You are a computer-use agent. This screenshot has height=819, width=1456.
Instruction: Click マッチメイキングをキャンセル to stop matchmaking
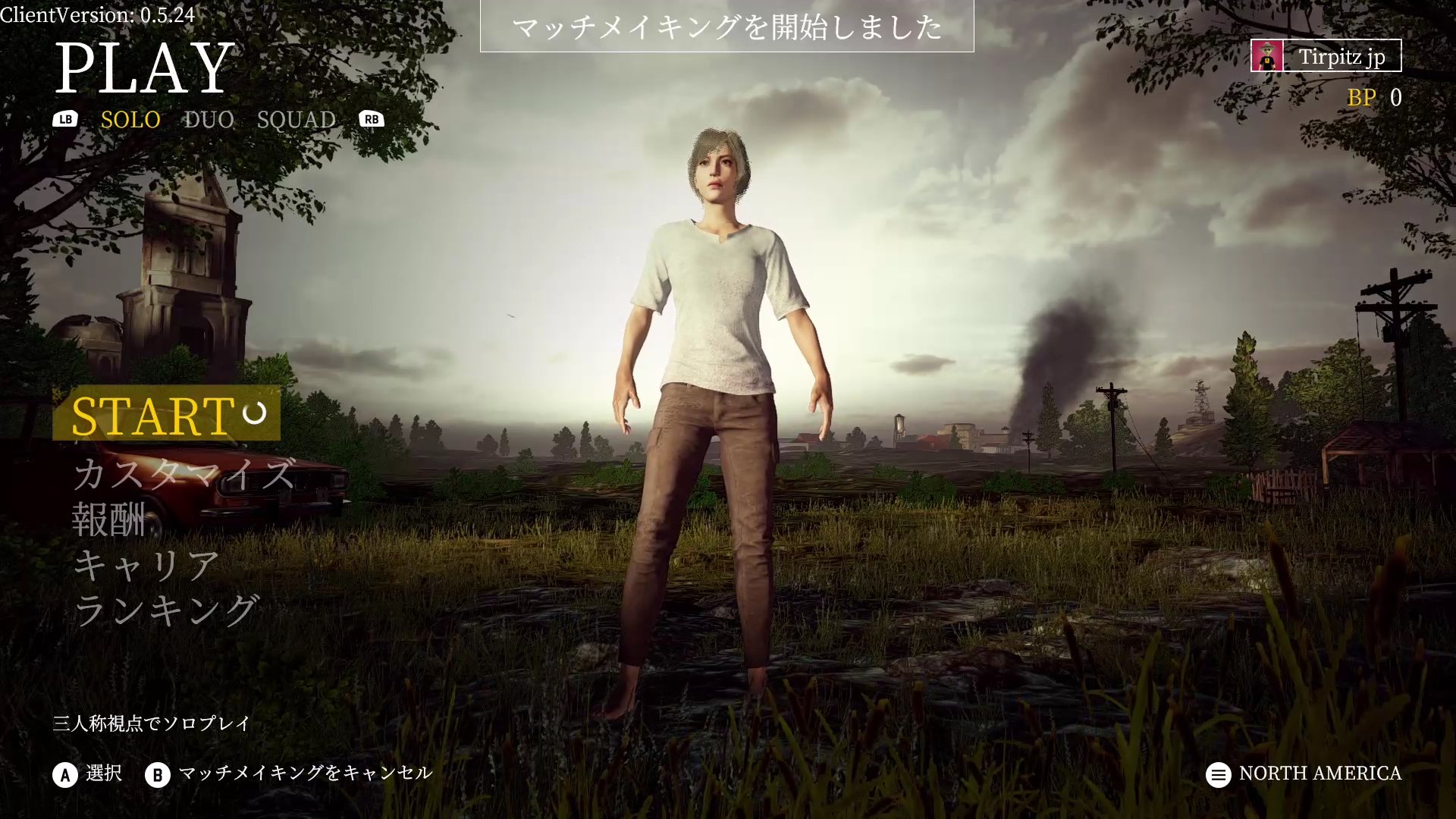tap(305, 774)
